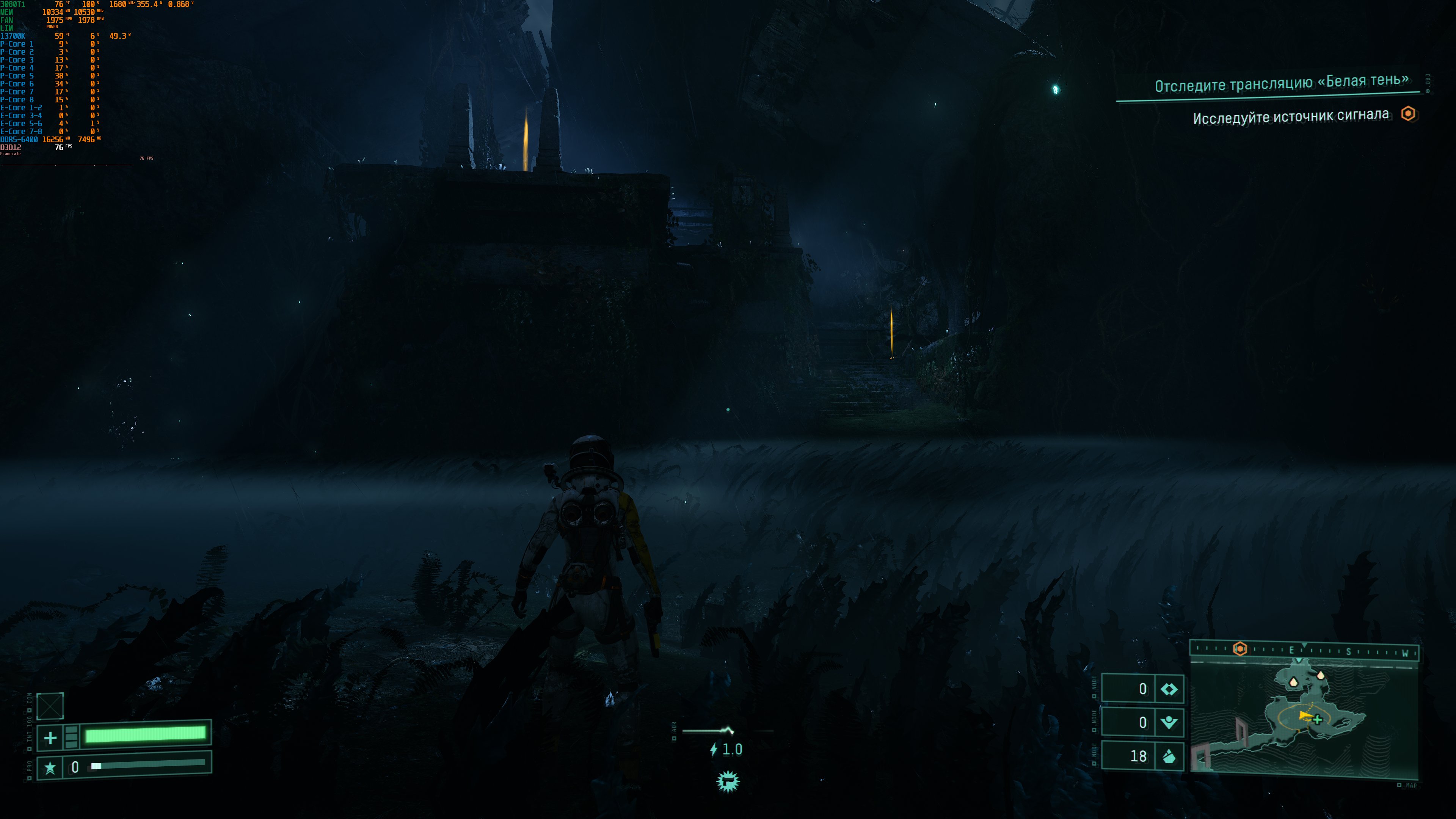
Task: Click the weapon proficiency star icon
Action: tap(50, 767)
